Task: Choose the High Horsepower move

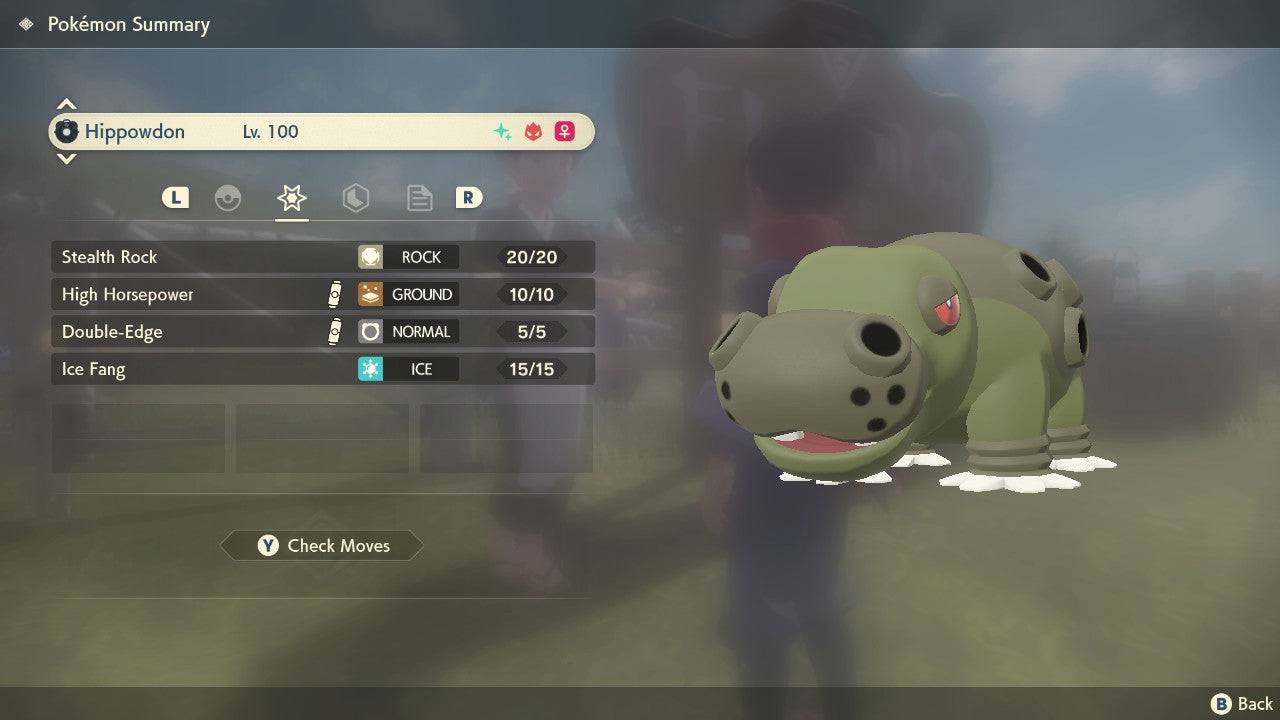Action: tap(322, 294)
